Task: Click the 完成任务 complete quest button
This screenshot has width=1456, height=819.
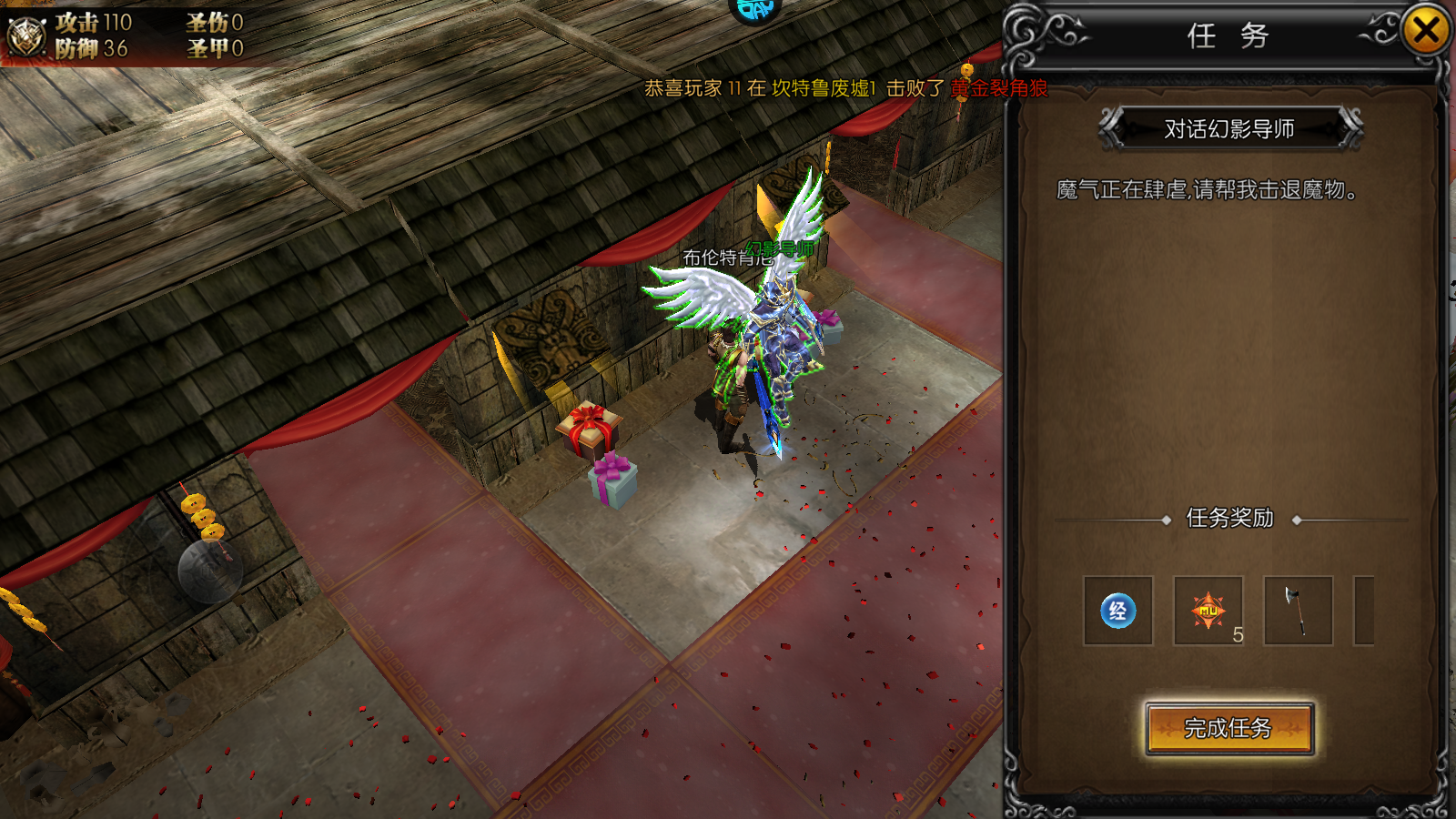Action: tap(1228, 728)
